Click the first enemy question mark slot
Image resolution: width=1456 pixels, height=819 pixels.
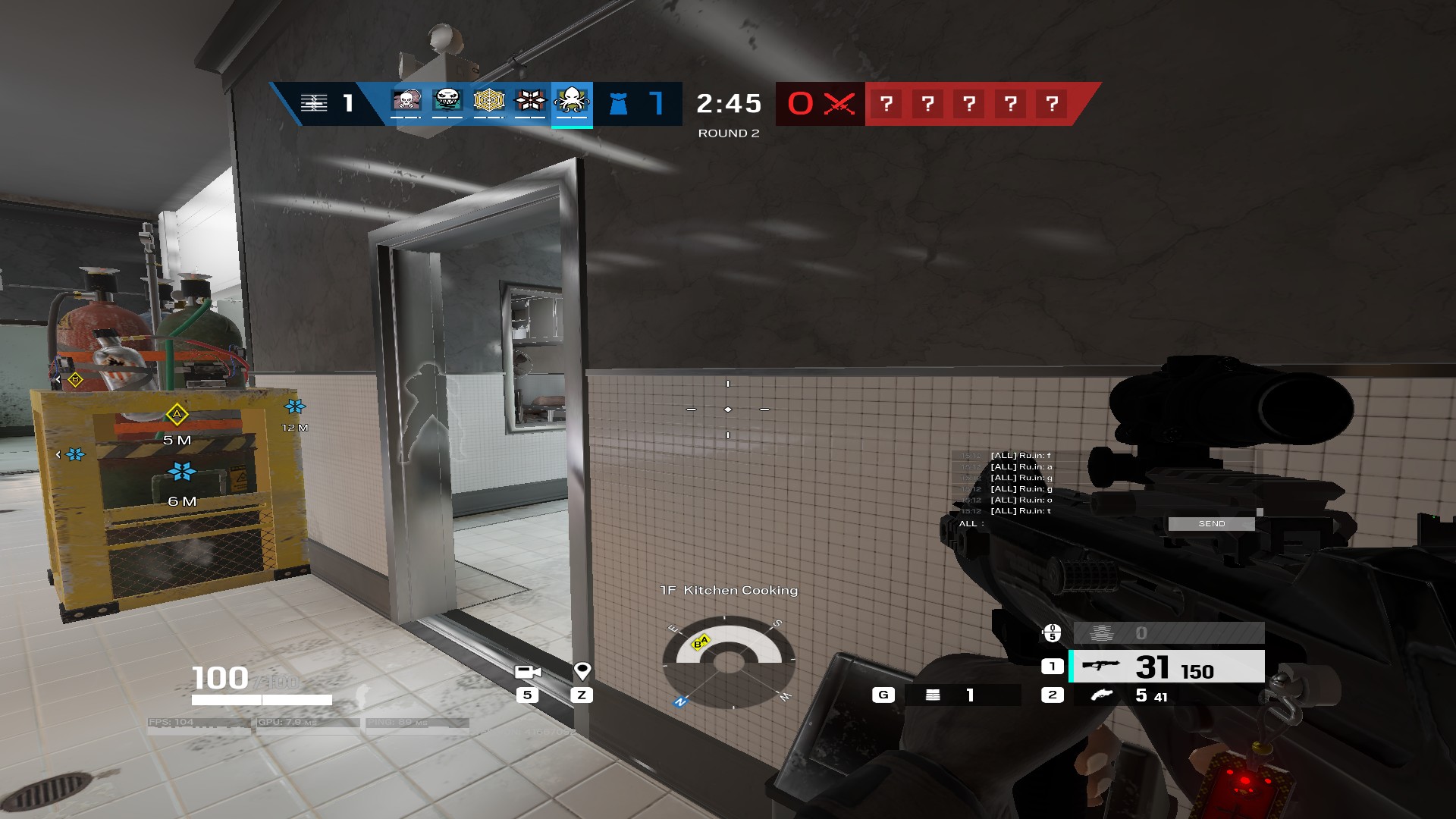(888, 102)
